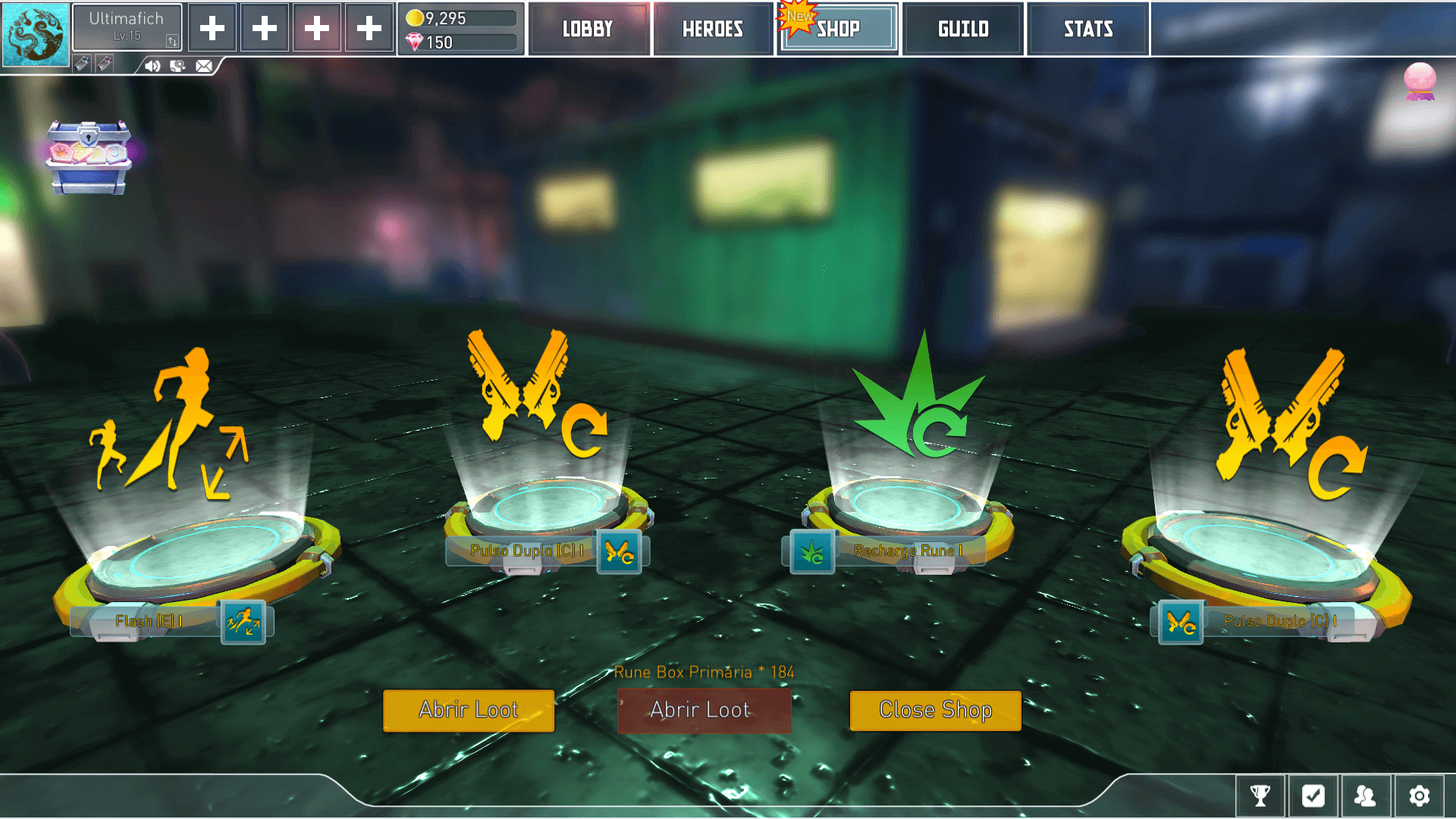Screen dimensions: 1456x819
Task: Open the mail envelope icon
Action: coord(203,66)
